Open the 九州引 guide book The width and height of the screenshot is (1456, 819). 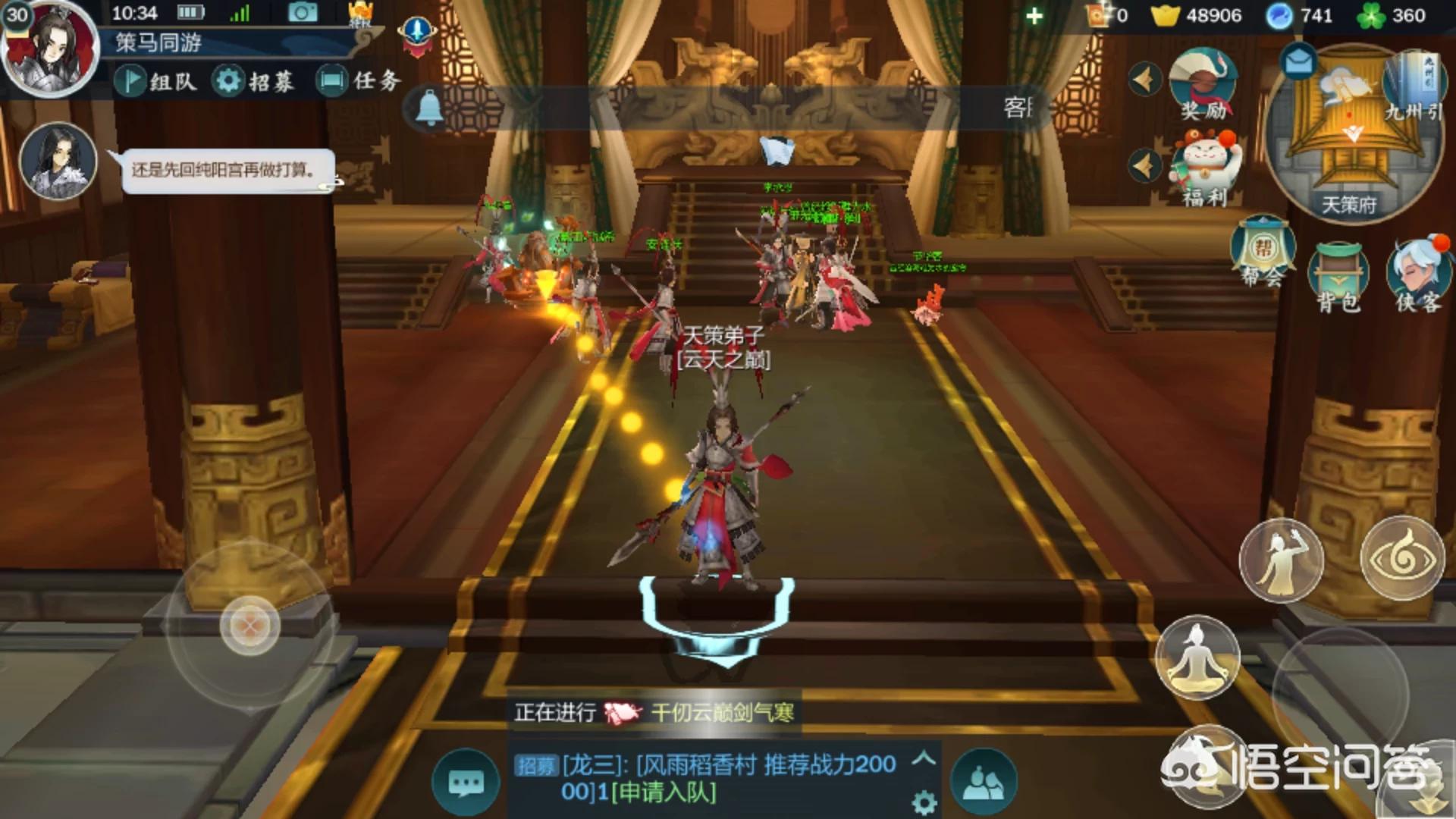coord(1414,85)
